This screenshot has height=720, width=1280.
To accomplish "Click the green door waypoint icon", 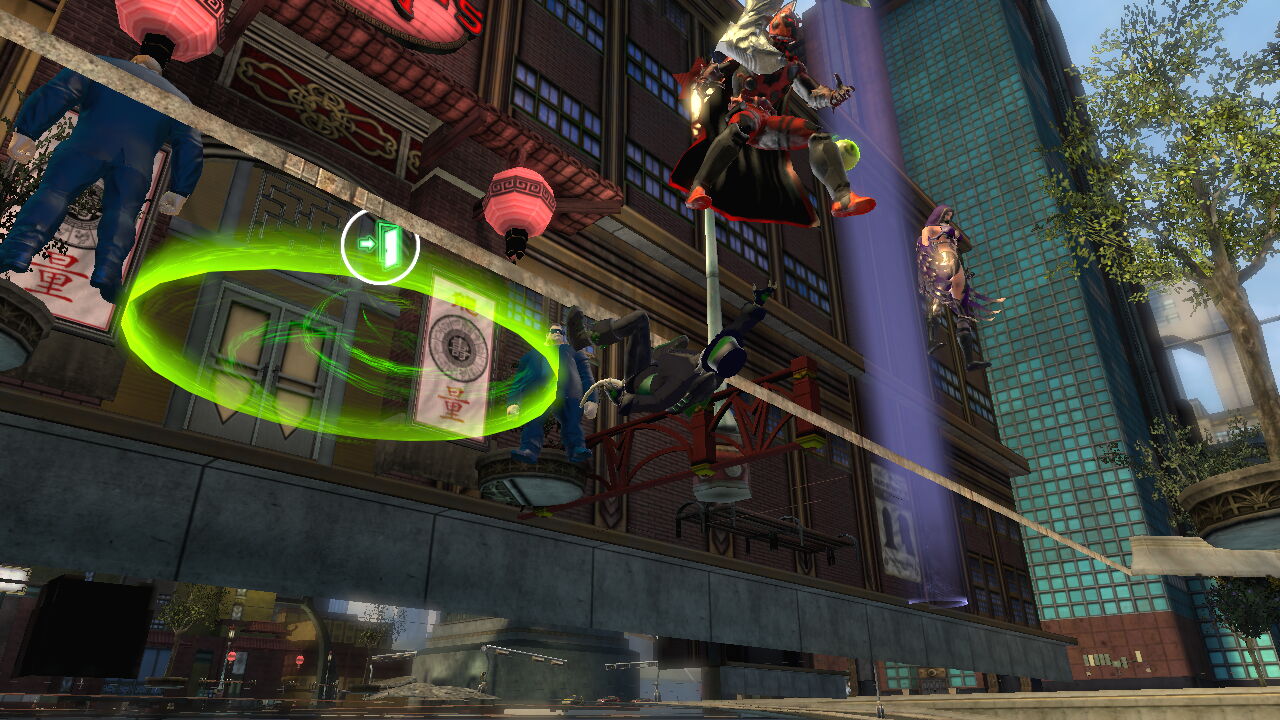I will 388,243.
